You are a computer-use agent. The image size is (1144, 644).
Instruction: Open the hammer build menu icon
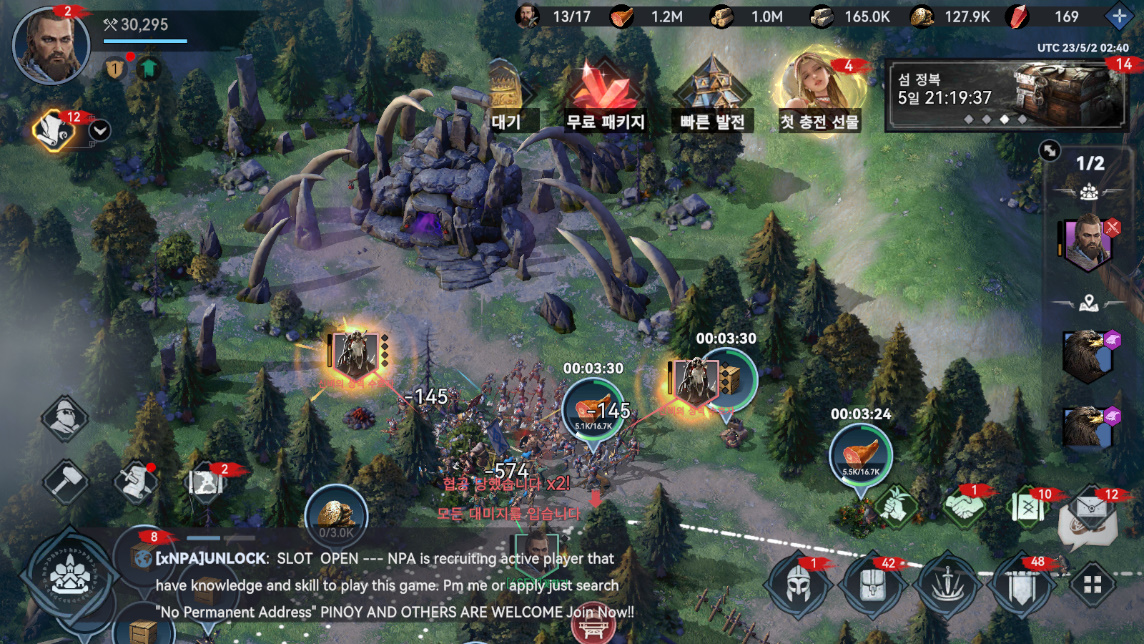pos(67,481)
